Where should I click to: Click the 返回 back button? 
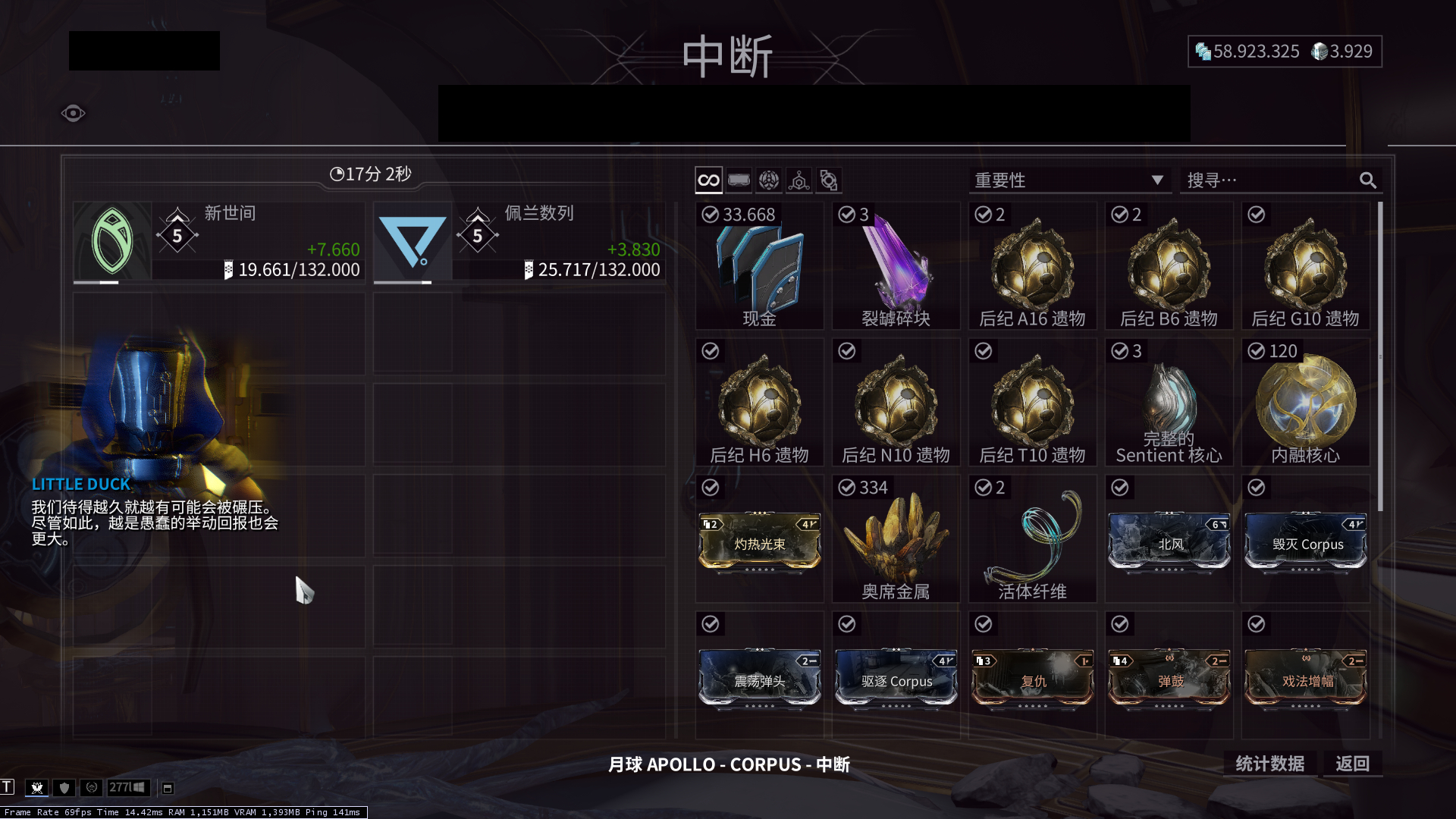[x=1352, y=764]
